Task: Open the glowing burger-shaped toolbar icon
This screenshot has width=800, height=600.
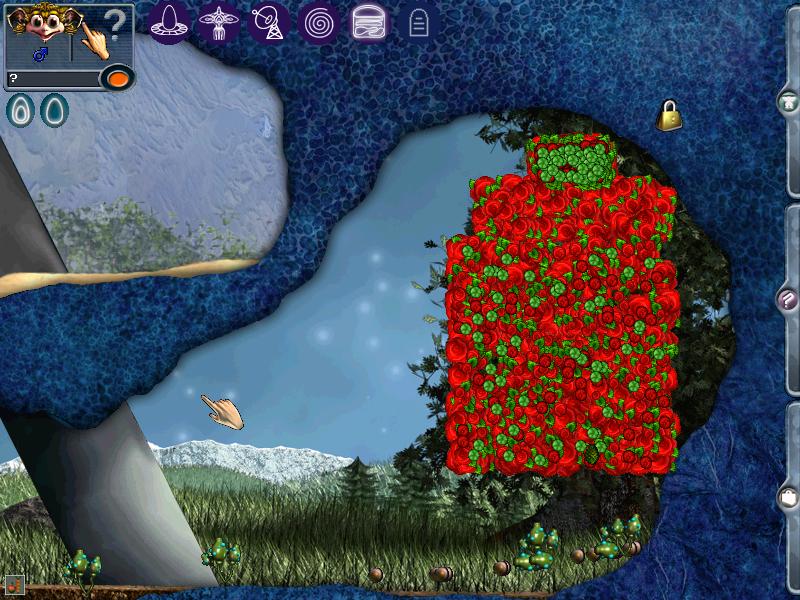Action: click(x=369, y=21)
